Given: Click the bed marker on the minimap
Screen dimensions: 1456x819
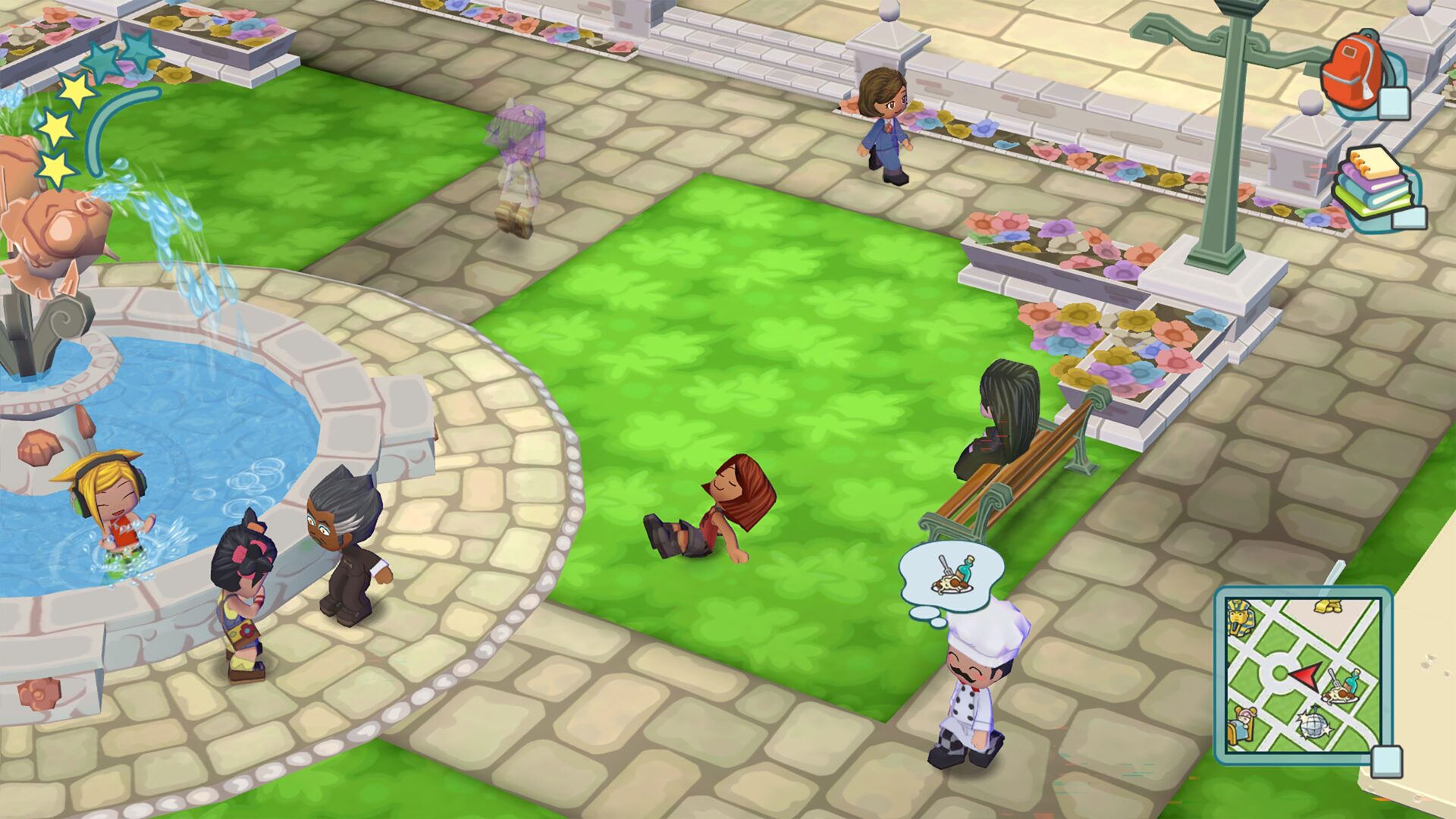Looking at the screenshot, I should [x=1244, y=725].
